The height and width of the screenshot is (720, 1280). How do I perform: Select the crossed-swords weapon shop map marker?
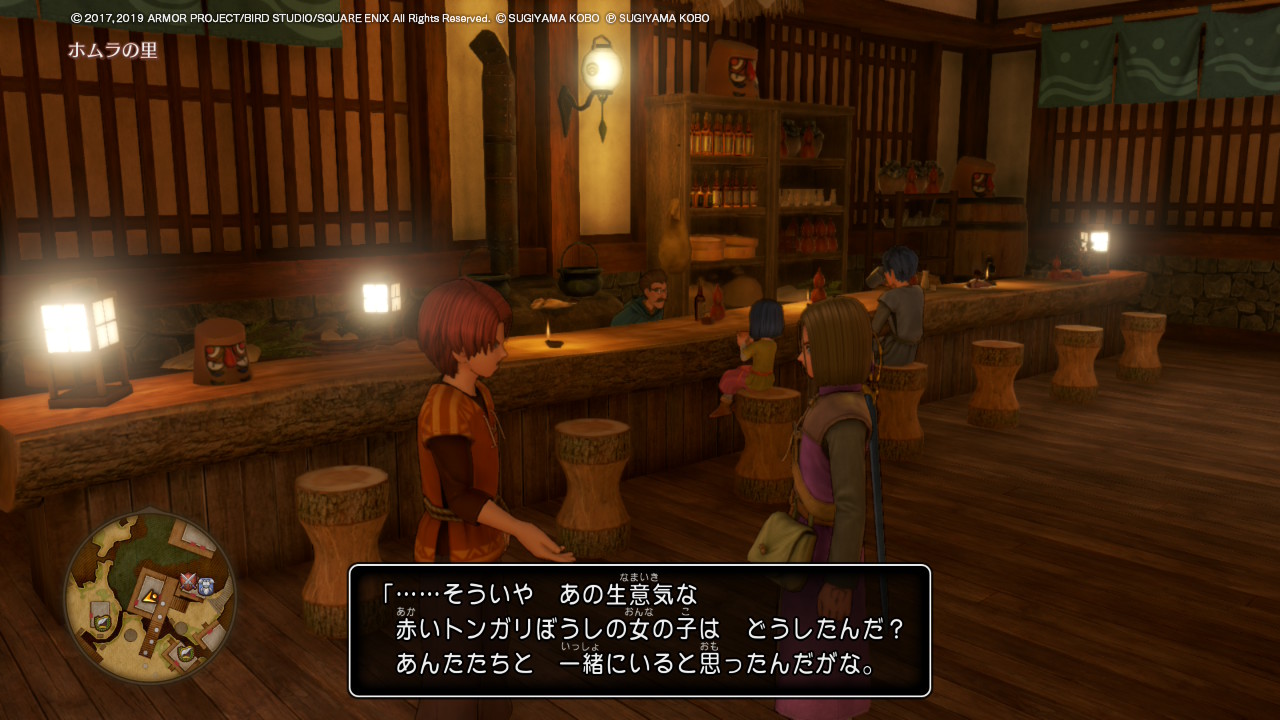[188, 581]
